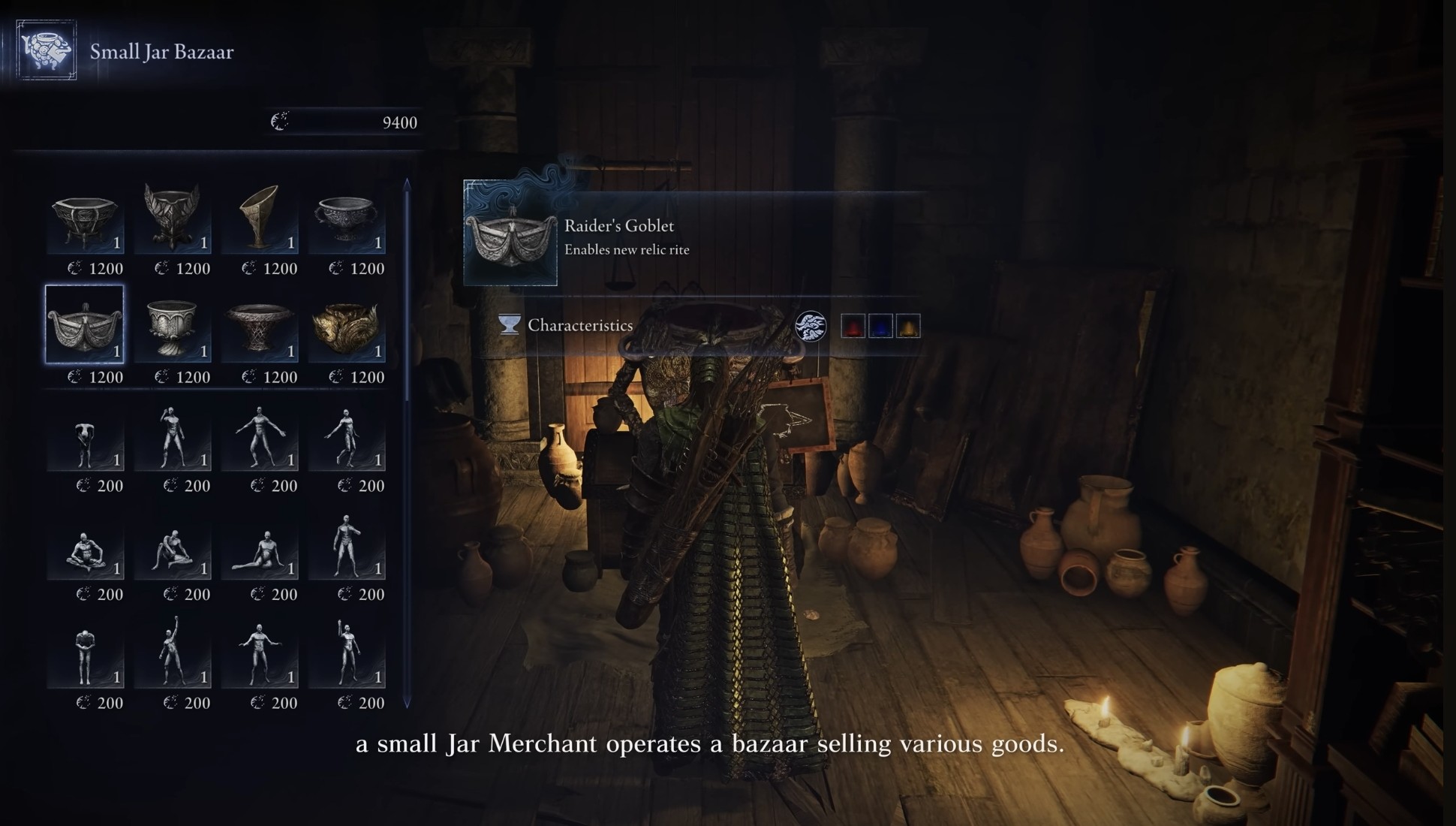1456x826 pixels.
Task: Click the blue relic slot swatch
Action: (x=880, y=326)
